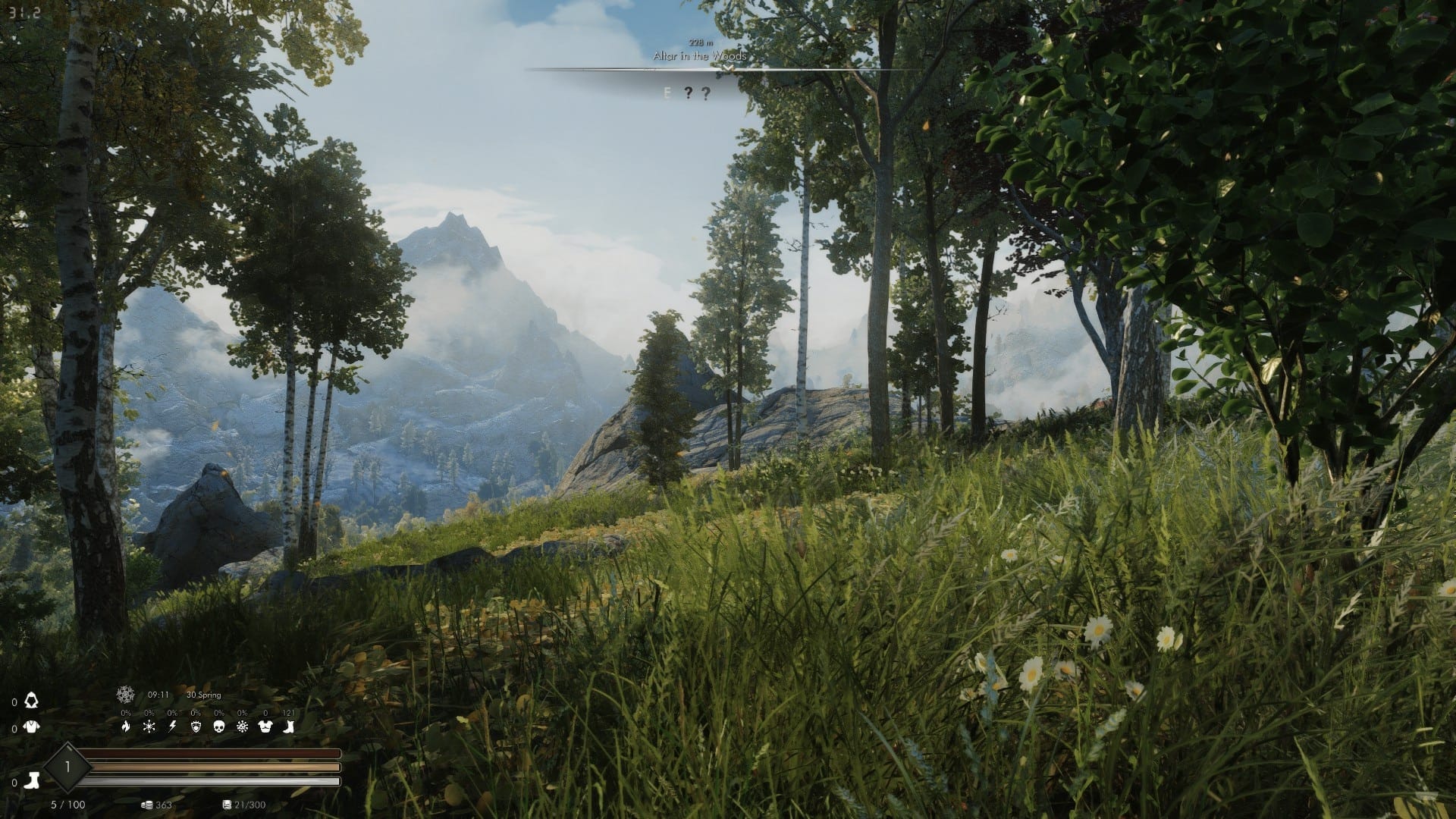Select the fire resistance icon
Screen dimensions: 1456x819
pyautogui.click(x=127, y=727)
